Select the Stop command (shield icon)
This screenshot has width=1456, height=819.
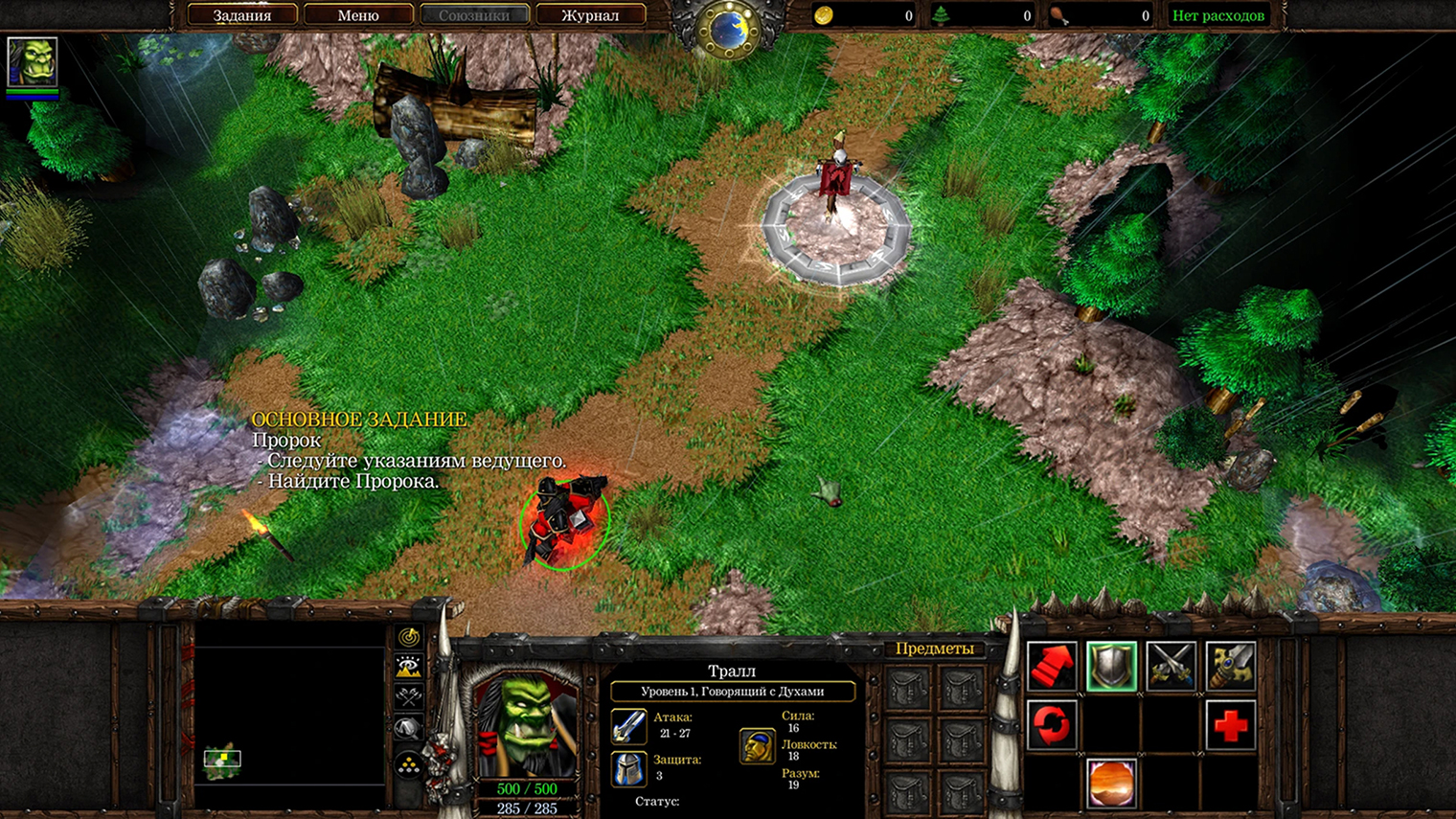[x=1111, y=668]
